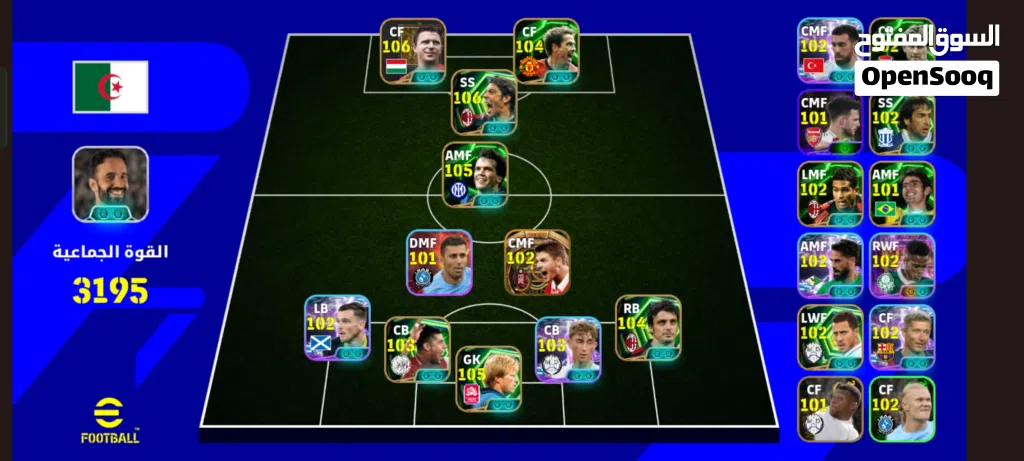The width and height of the screenshot is (1024, 461).
Task: Choose the AMF 102 substitute card
Action: point(830,266)
